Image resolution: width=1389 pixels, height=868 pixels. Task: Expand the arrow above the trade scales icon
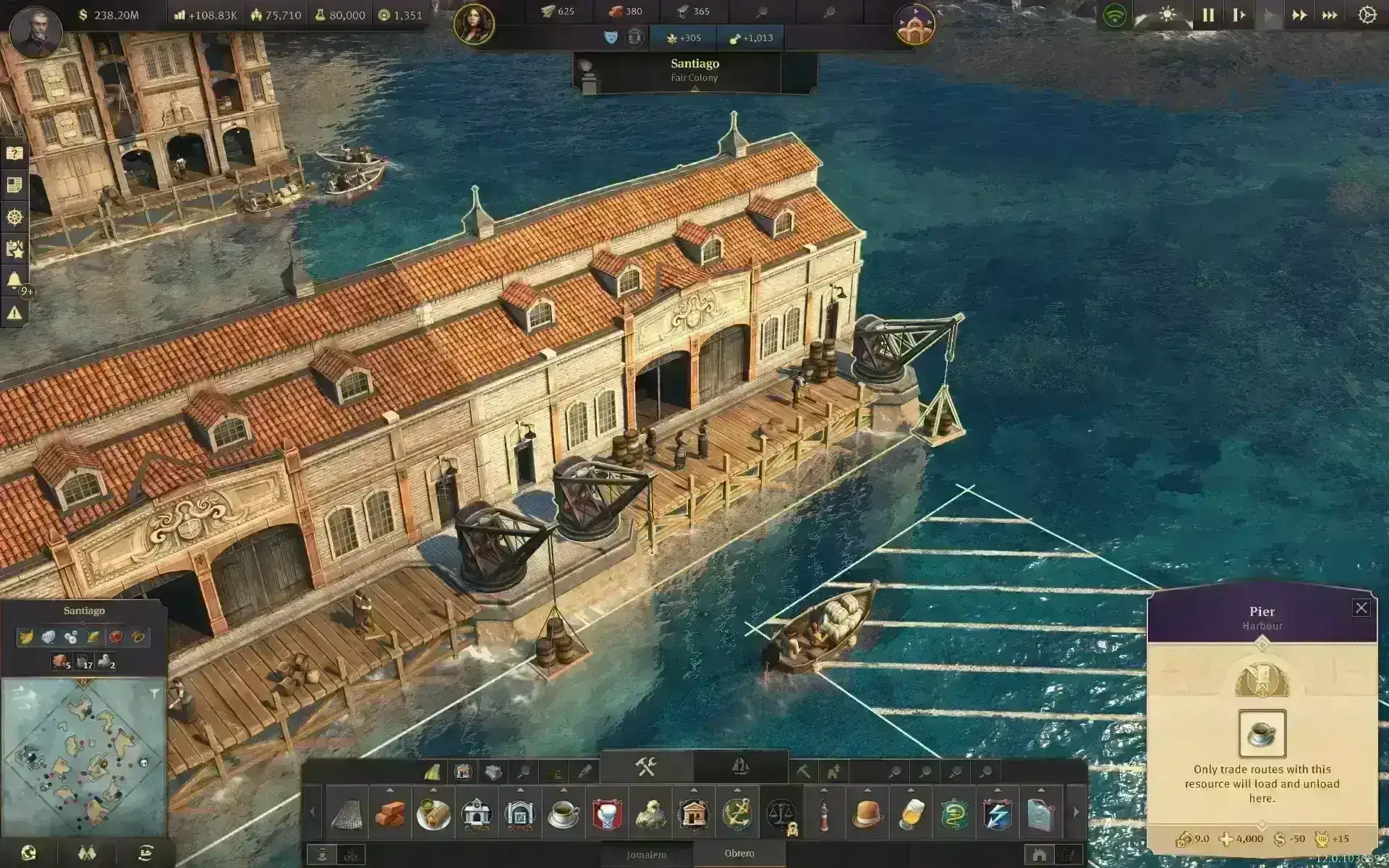pyautogui.click(x=780, y=791)
